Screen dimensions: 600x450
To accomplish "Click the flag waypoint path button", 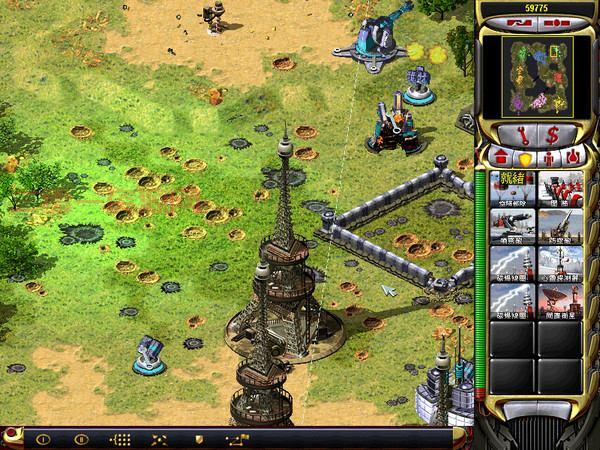I will 236,439.
